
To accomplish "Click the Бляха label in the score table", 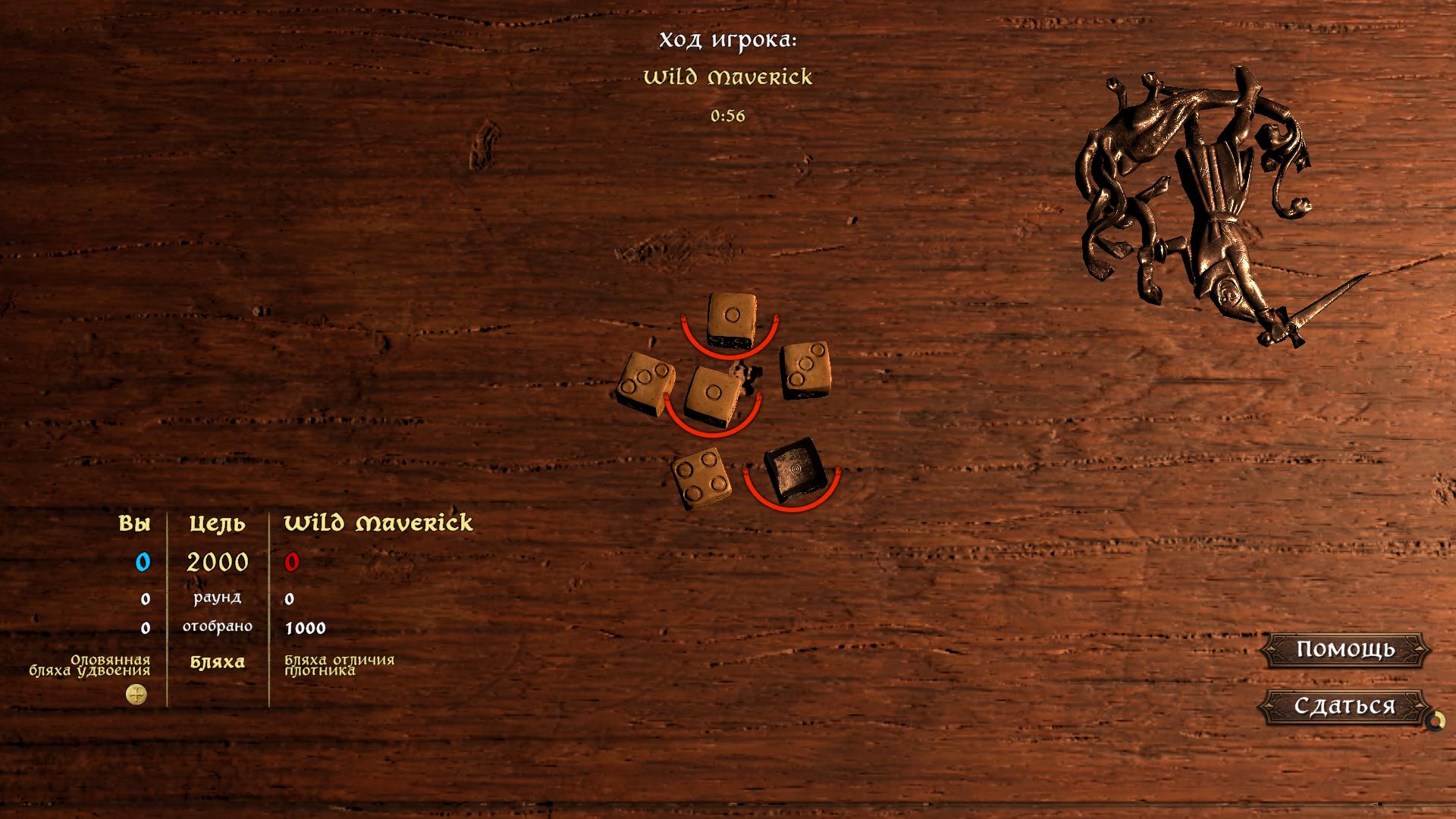I will point(218,662).
